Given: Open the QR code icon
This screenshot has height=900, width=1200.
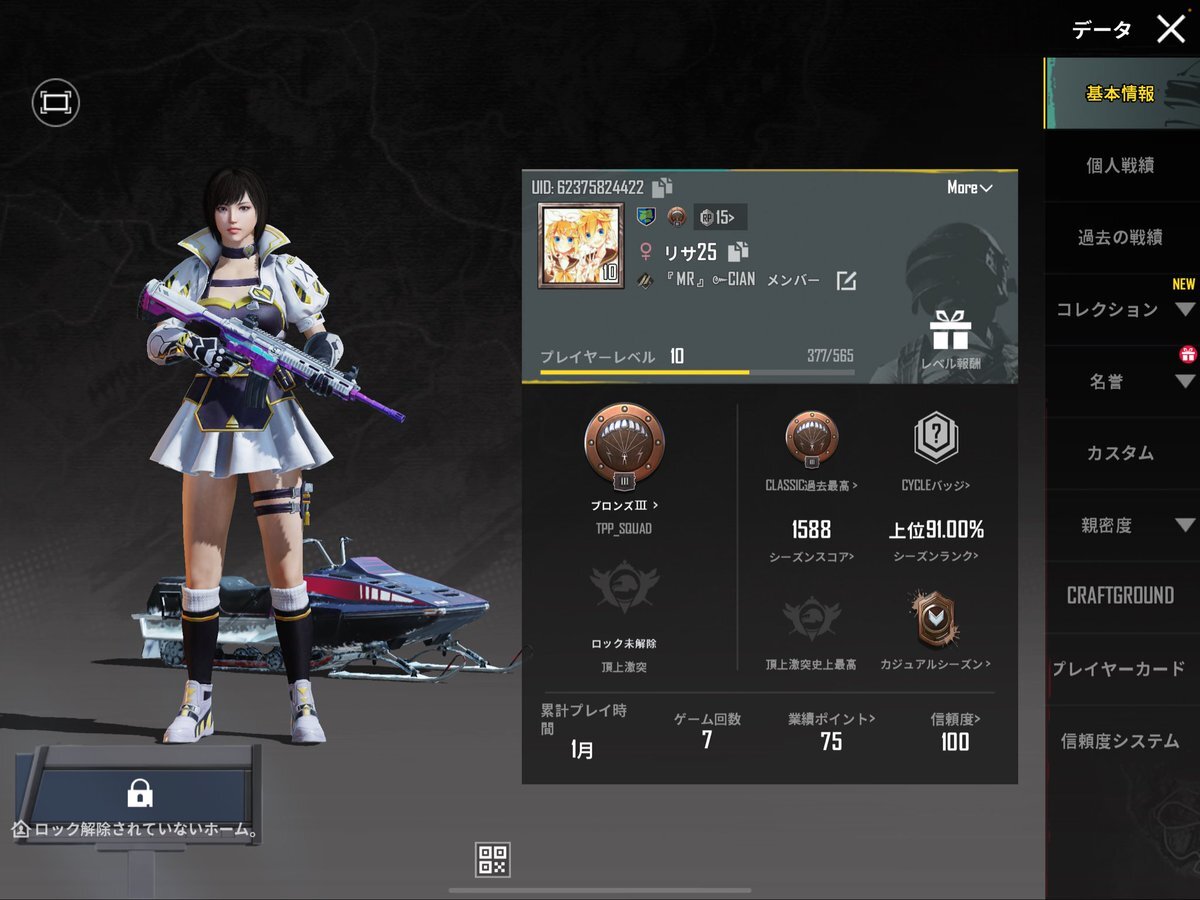Looking at the screenshot, I should (494, 859).
